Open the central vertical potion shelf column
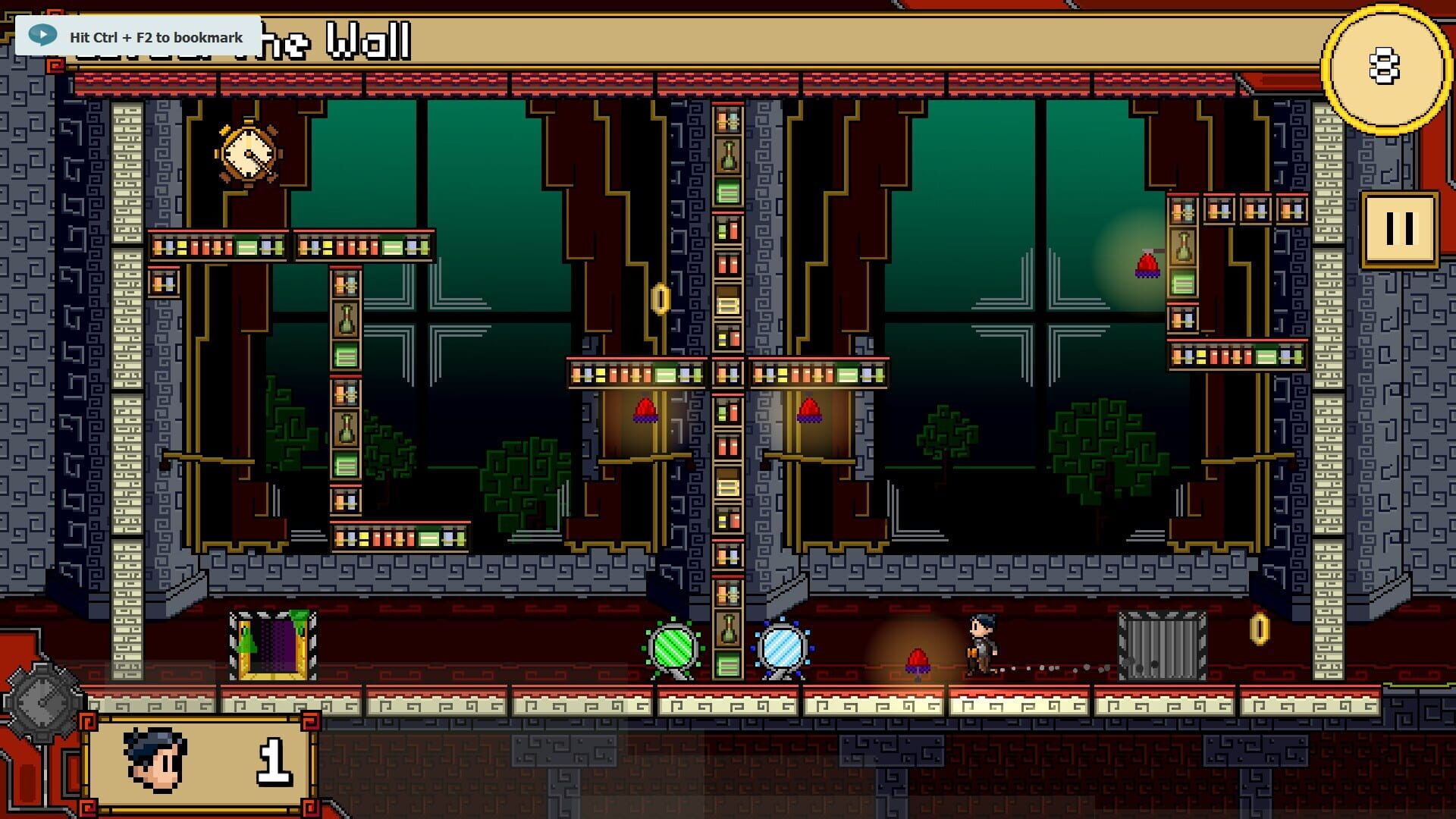This screenshot has height=819, width=1456. [727, 379]
